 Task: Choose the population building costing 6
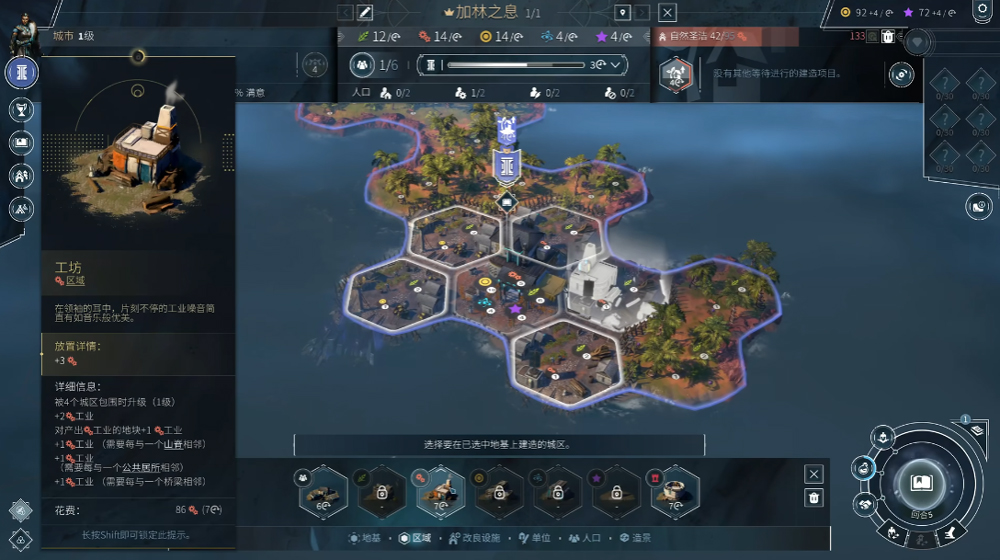coord(322,490)
